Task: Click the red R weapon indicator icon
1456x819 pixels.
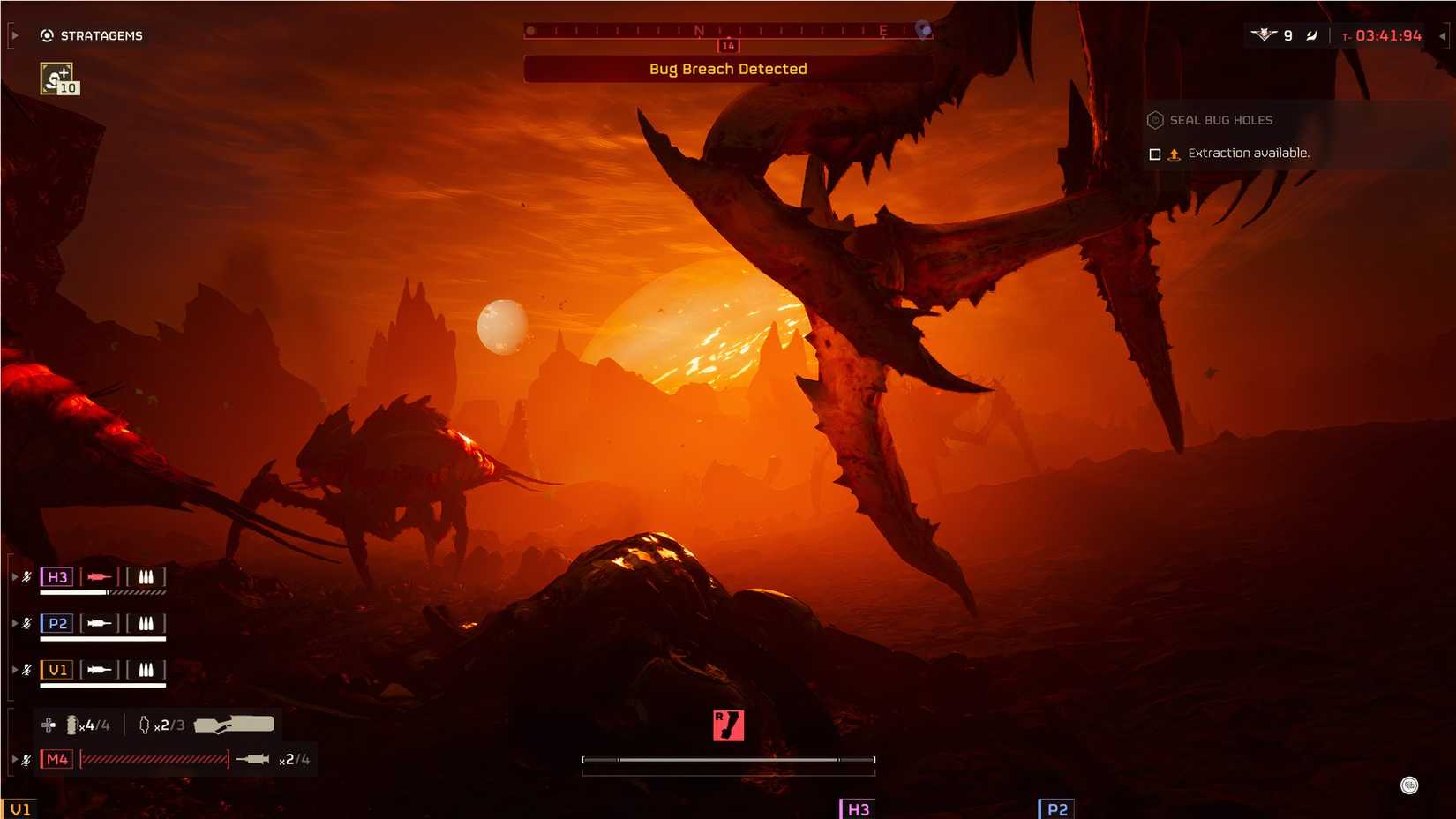Action: coord(727,724)
